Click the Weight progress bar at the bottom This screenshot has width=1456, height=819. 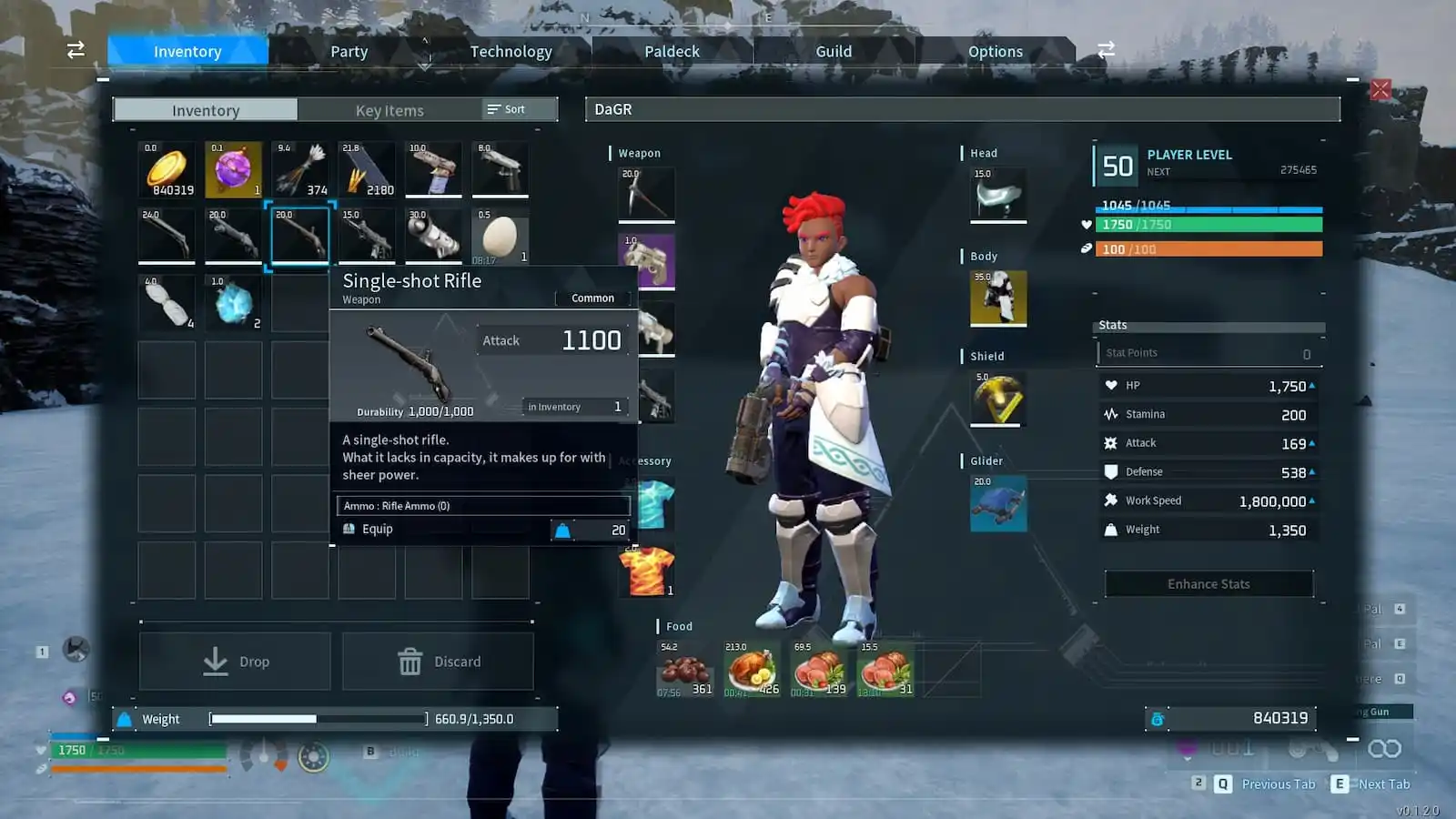[x=317, y=718]
